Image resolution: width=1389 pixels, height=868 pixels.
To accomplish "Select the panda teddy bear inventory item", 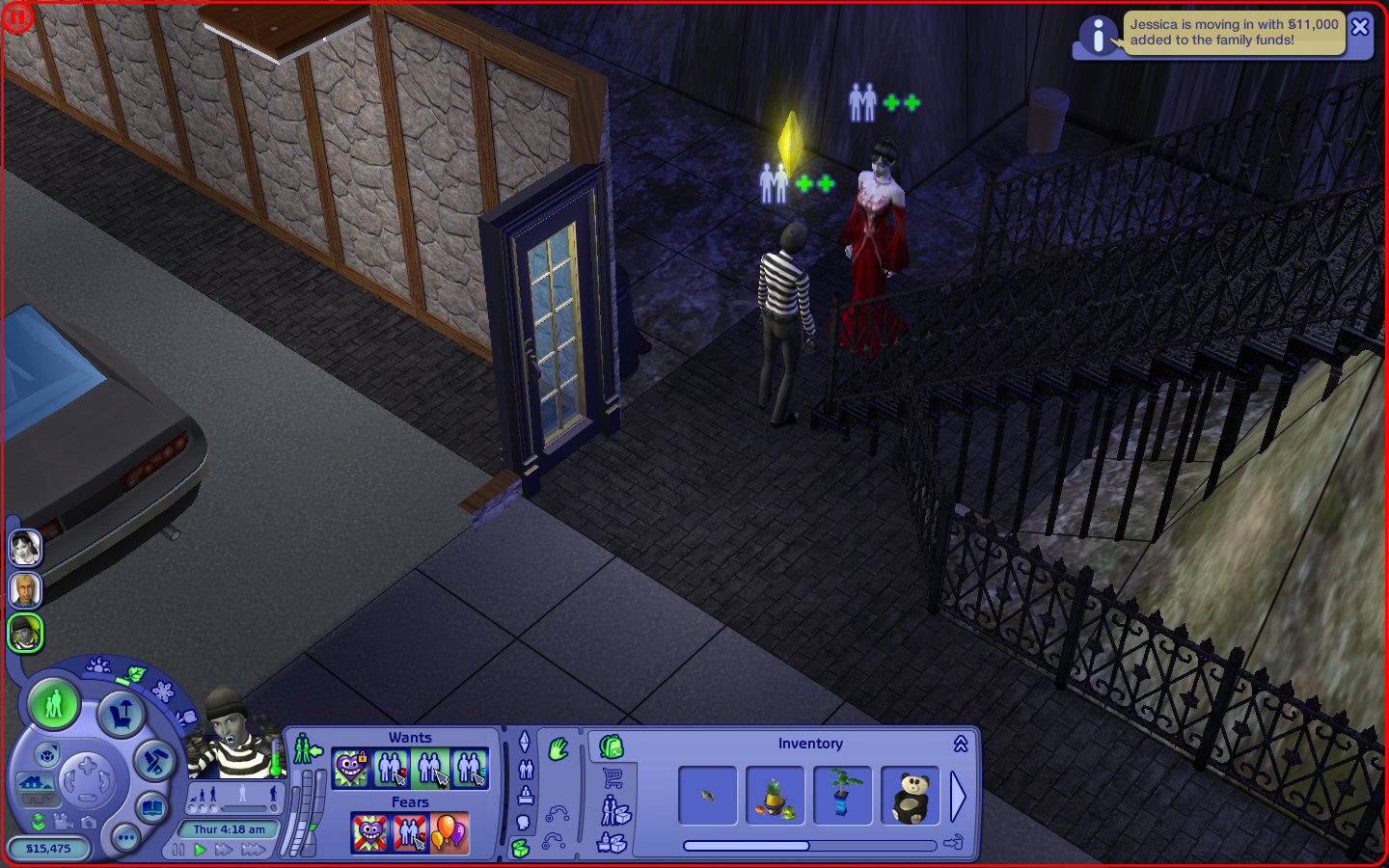I will (x=910, y=796).
